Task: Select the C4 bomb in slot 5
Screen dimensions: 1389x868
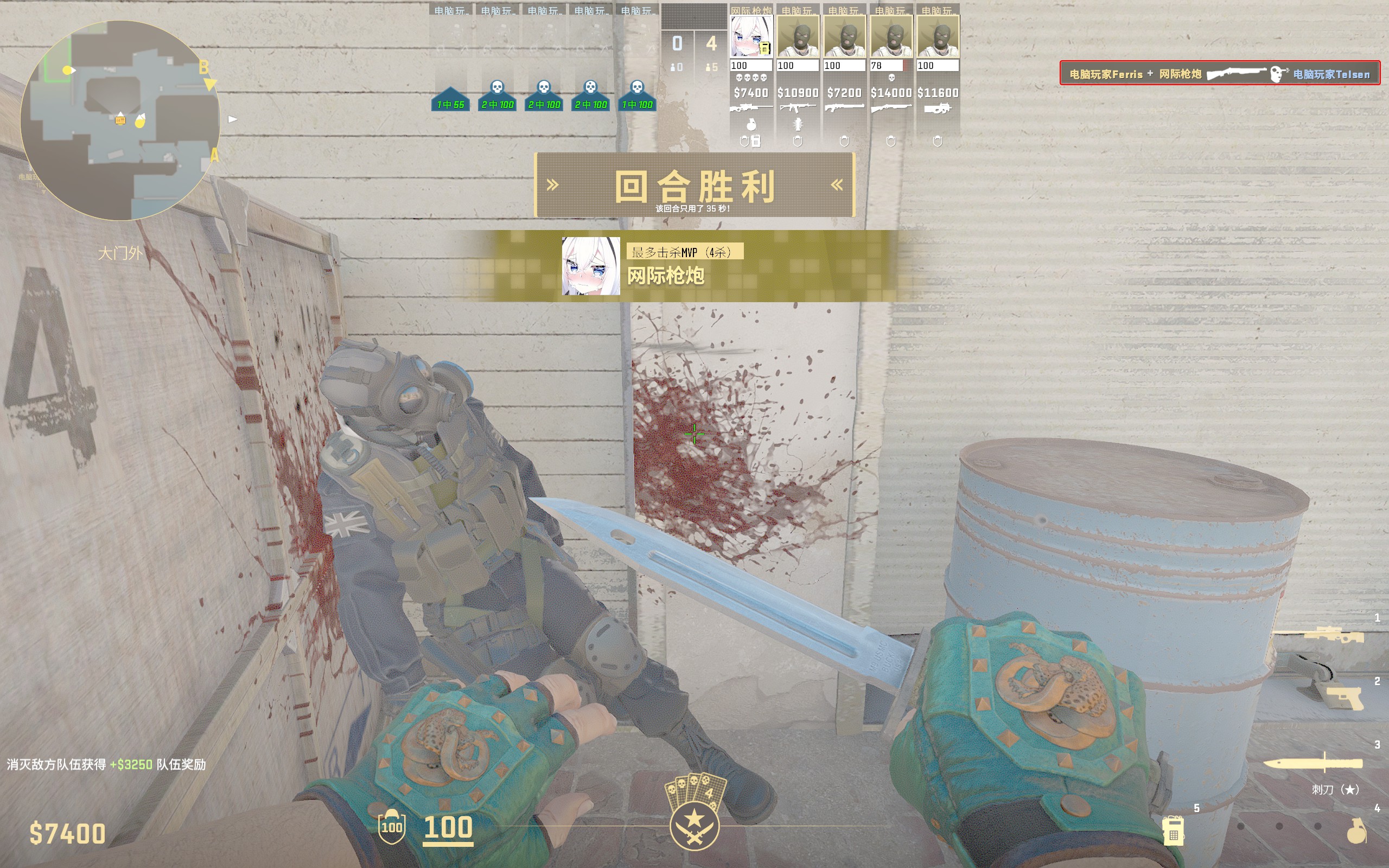Action: pos(1173,830)
